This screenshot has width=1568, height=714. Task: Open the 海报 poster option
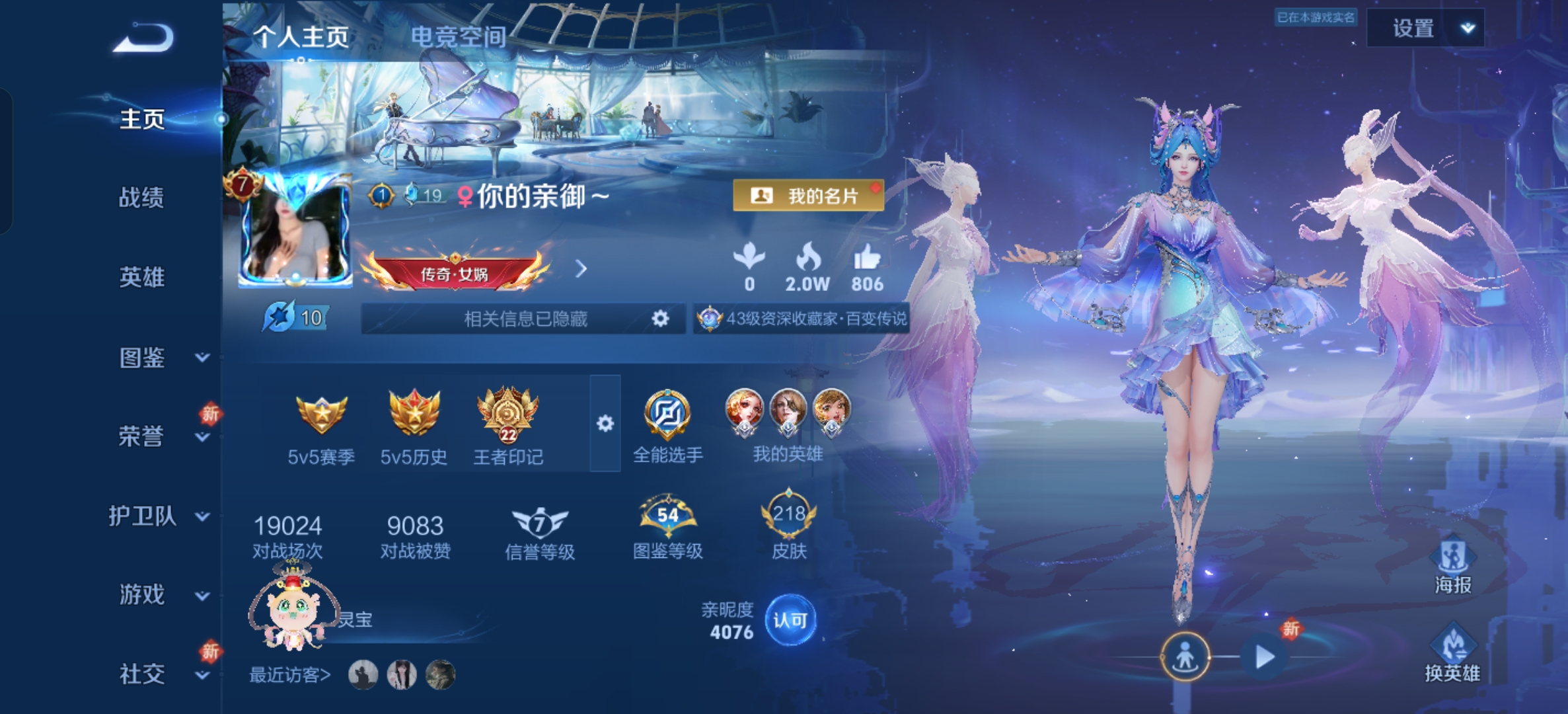pyautogui.click(x=1452, y=566)
